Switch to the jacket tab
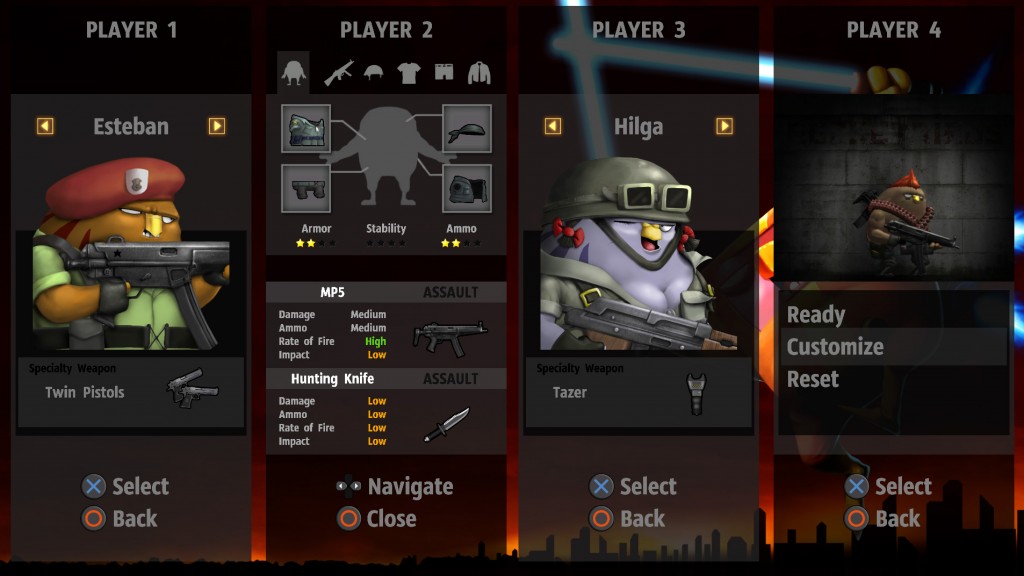 tap(480, 72)
